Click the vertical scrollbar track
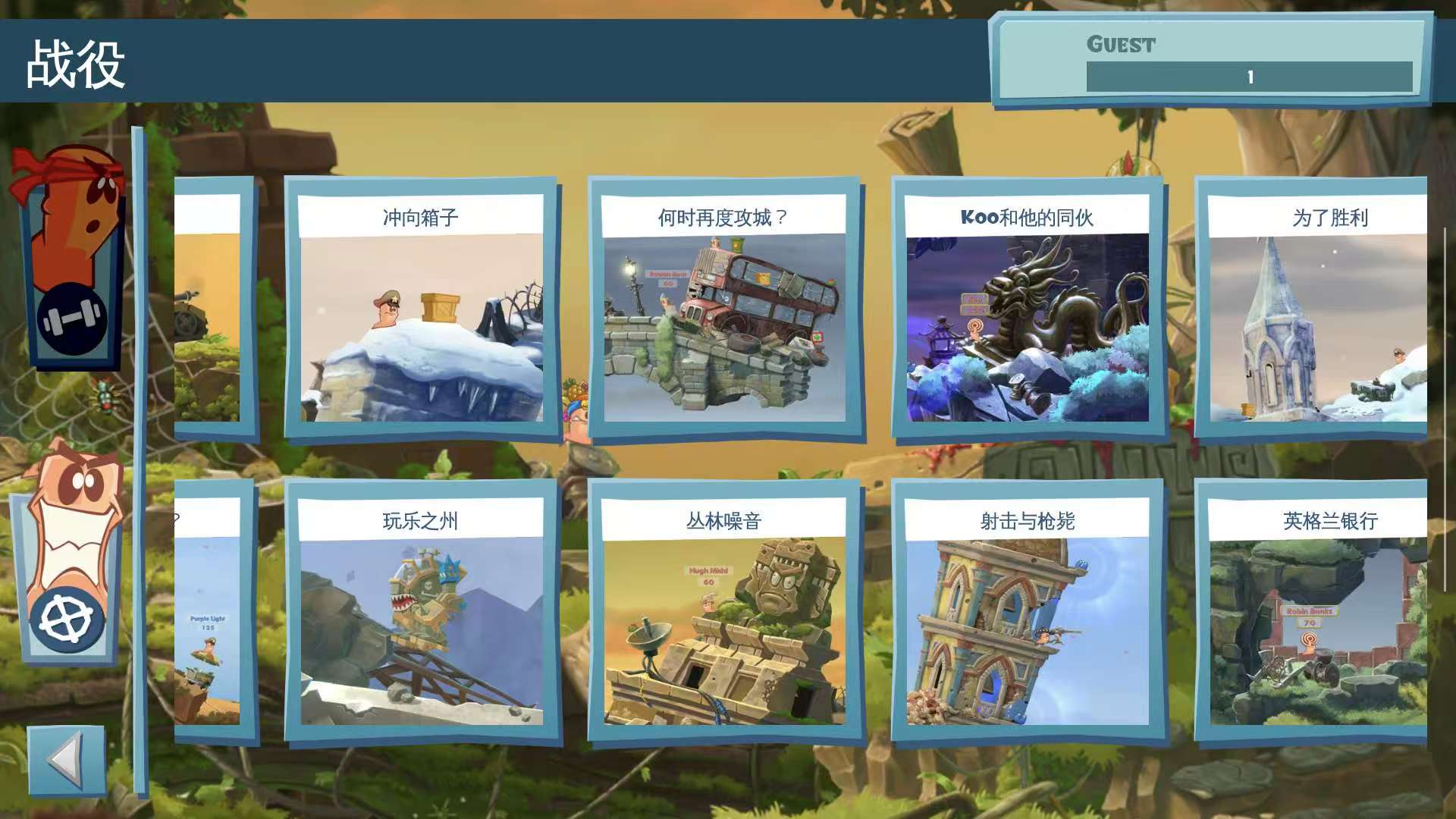Screen dimensions: 1456x819 [x=139, y=455]
